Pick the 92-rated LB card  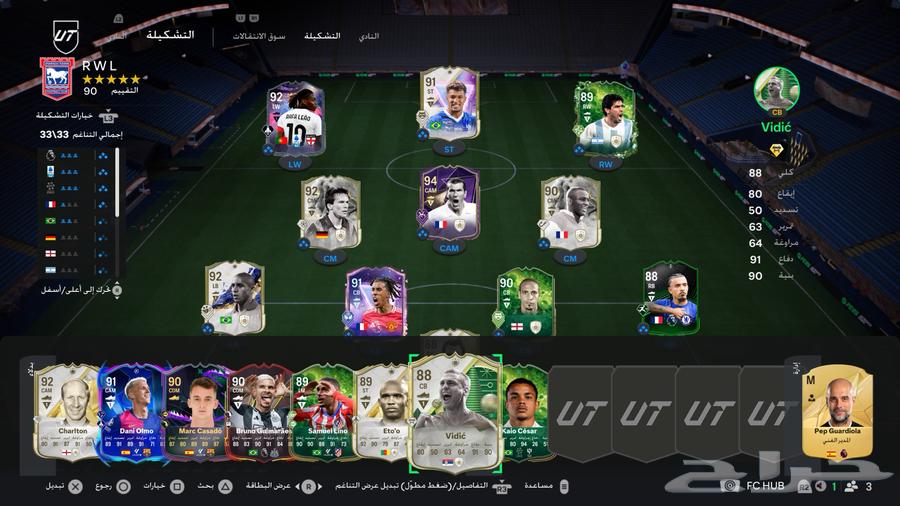click(x=234, y=297)
